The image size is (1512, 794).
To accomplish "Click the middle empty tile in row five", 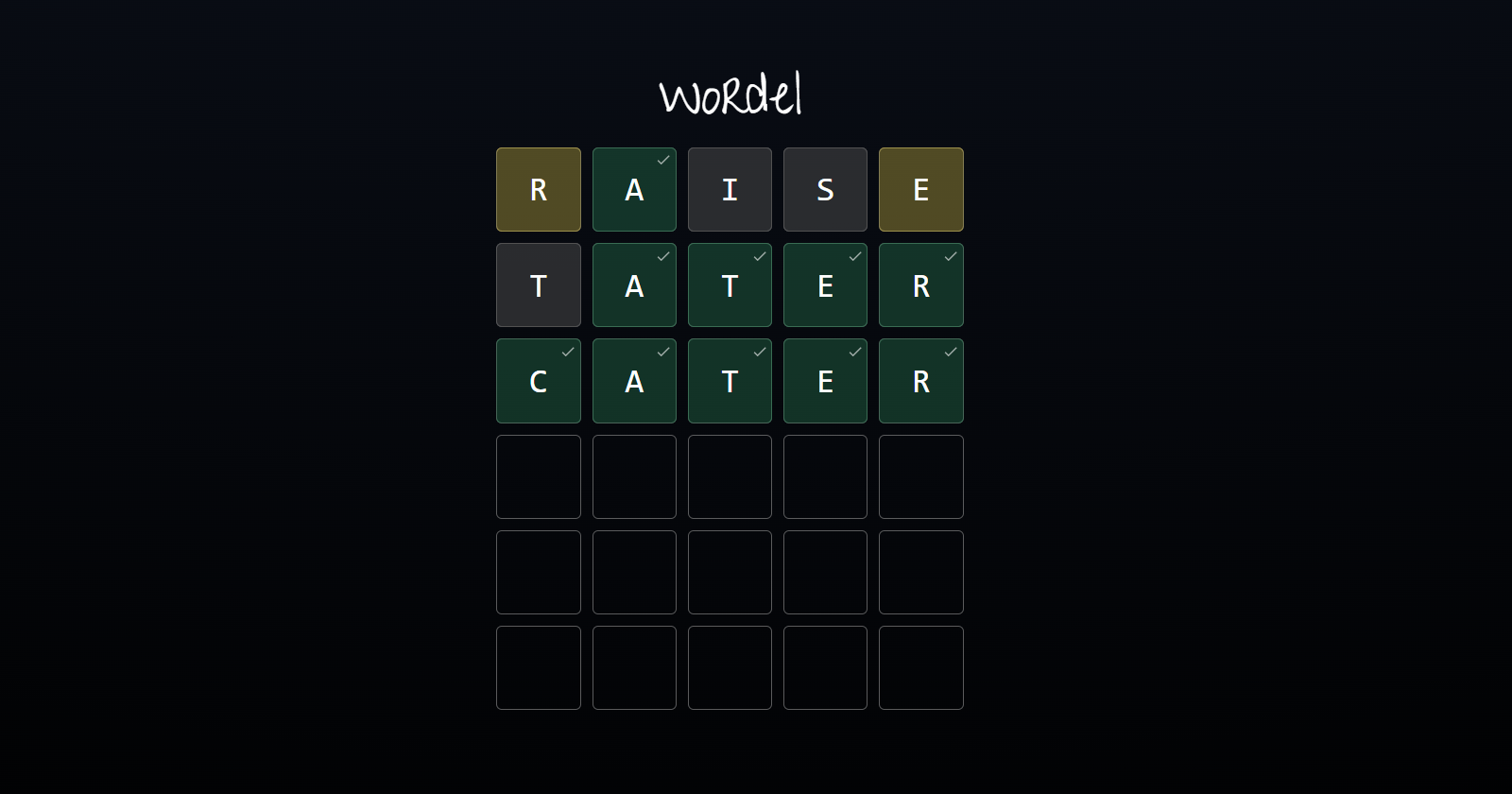I will click(729, 572).
